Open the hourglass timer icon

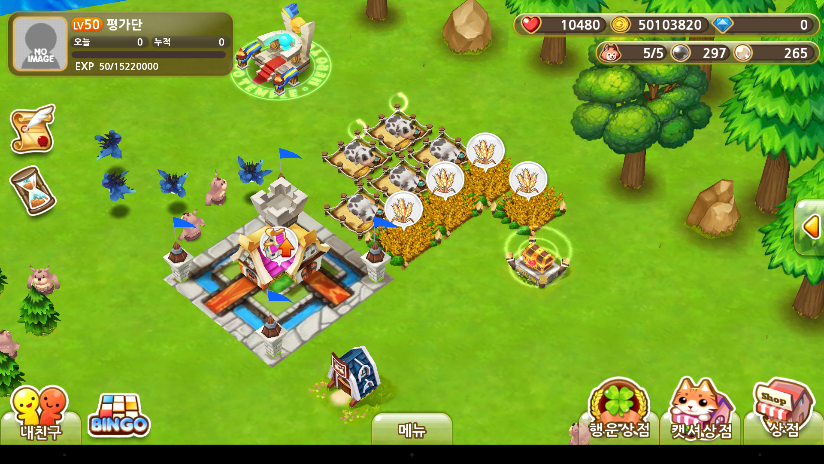click(x=32, y=190)
